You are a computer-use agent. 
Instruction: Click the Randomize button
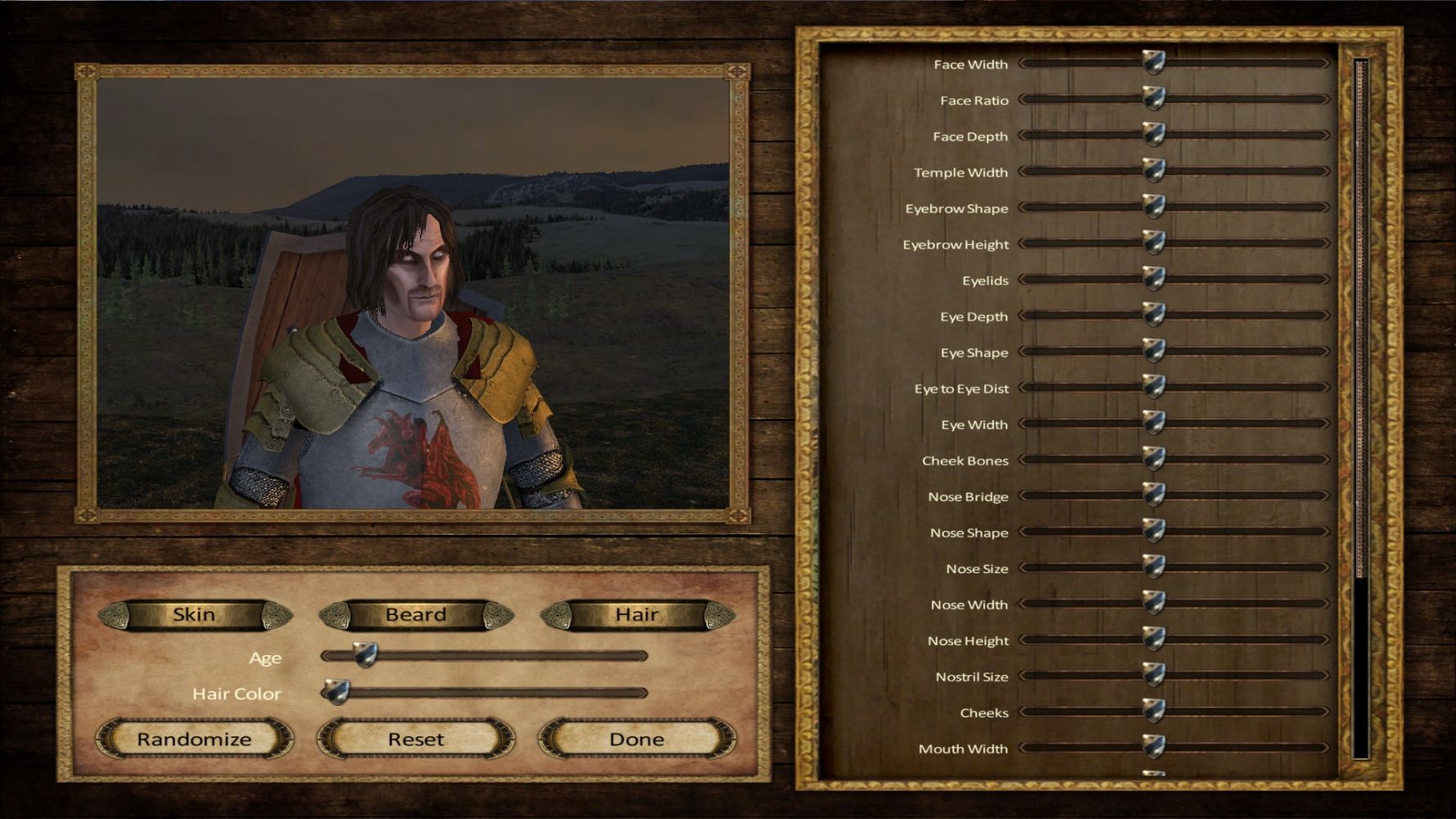[194, 740]
